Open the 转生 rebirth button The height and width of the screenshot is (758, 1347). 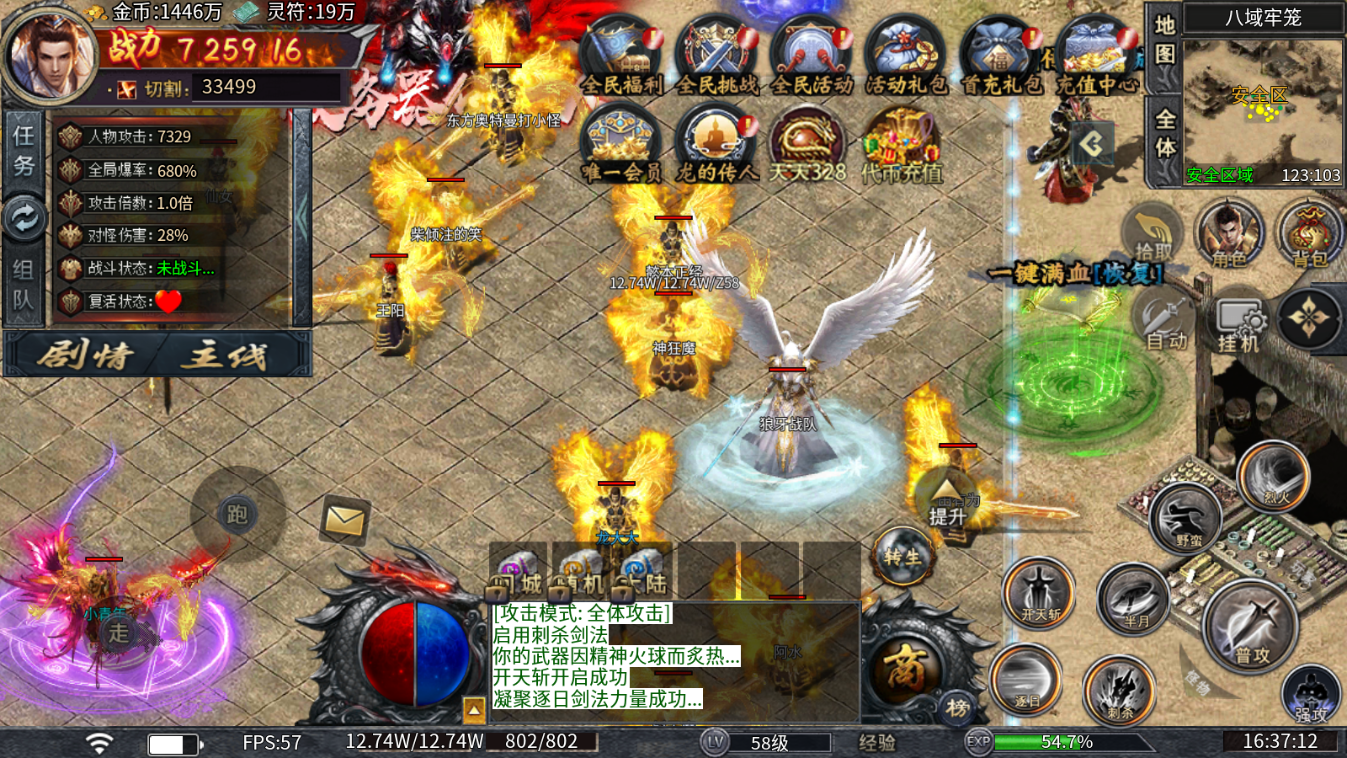tap(902, 555)
